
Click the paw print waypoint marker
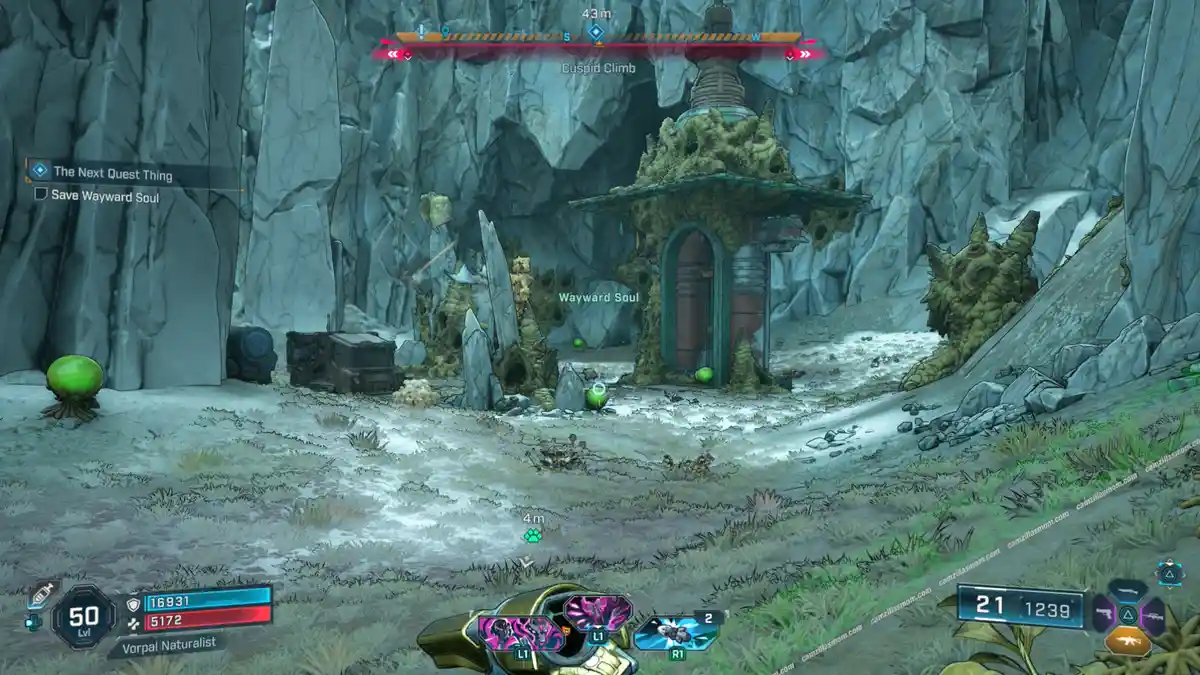(x=533, y=536)
